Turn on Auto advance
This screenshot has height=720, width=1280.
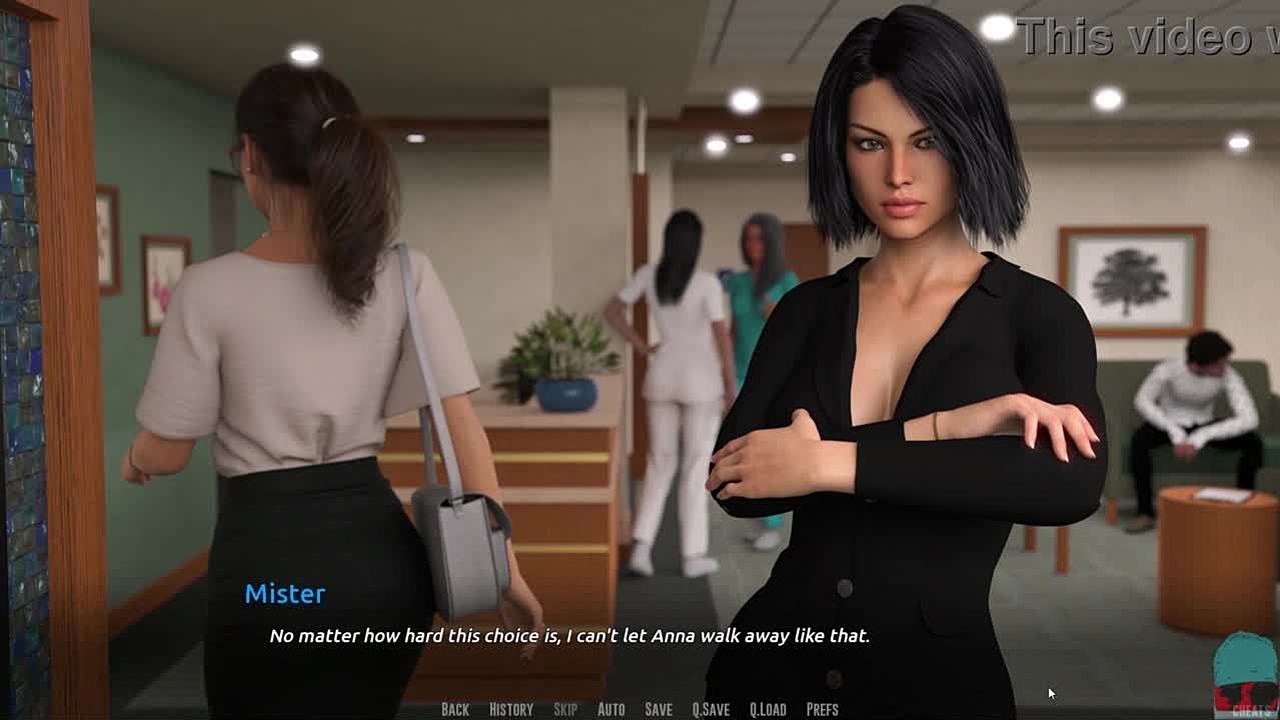(611, 709)
